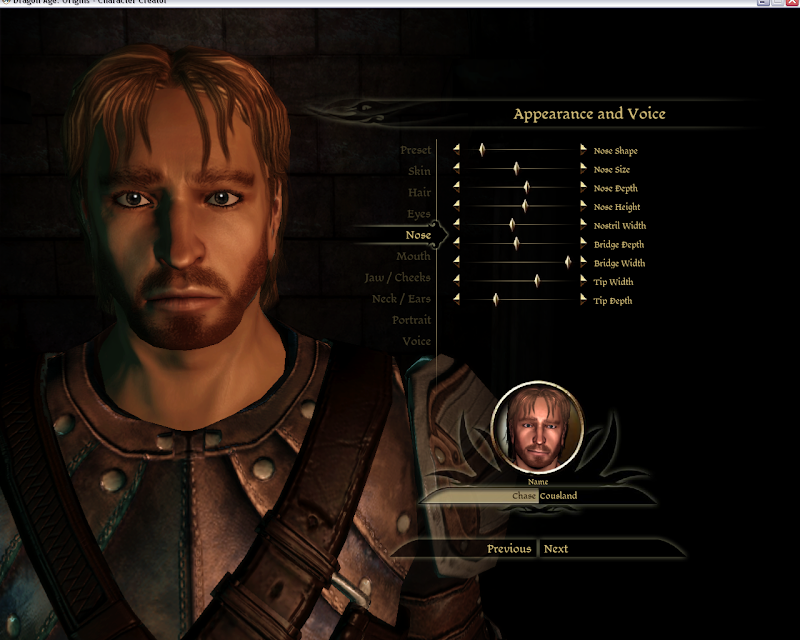800x640 pixels.
Task: Edit the first name field Chase
Action: pyautogui.click(x=523, y=496)
